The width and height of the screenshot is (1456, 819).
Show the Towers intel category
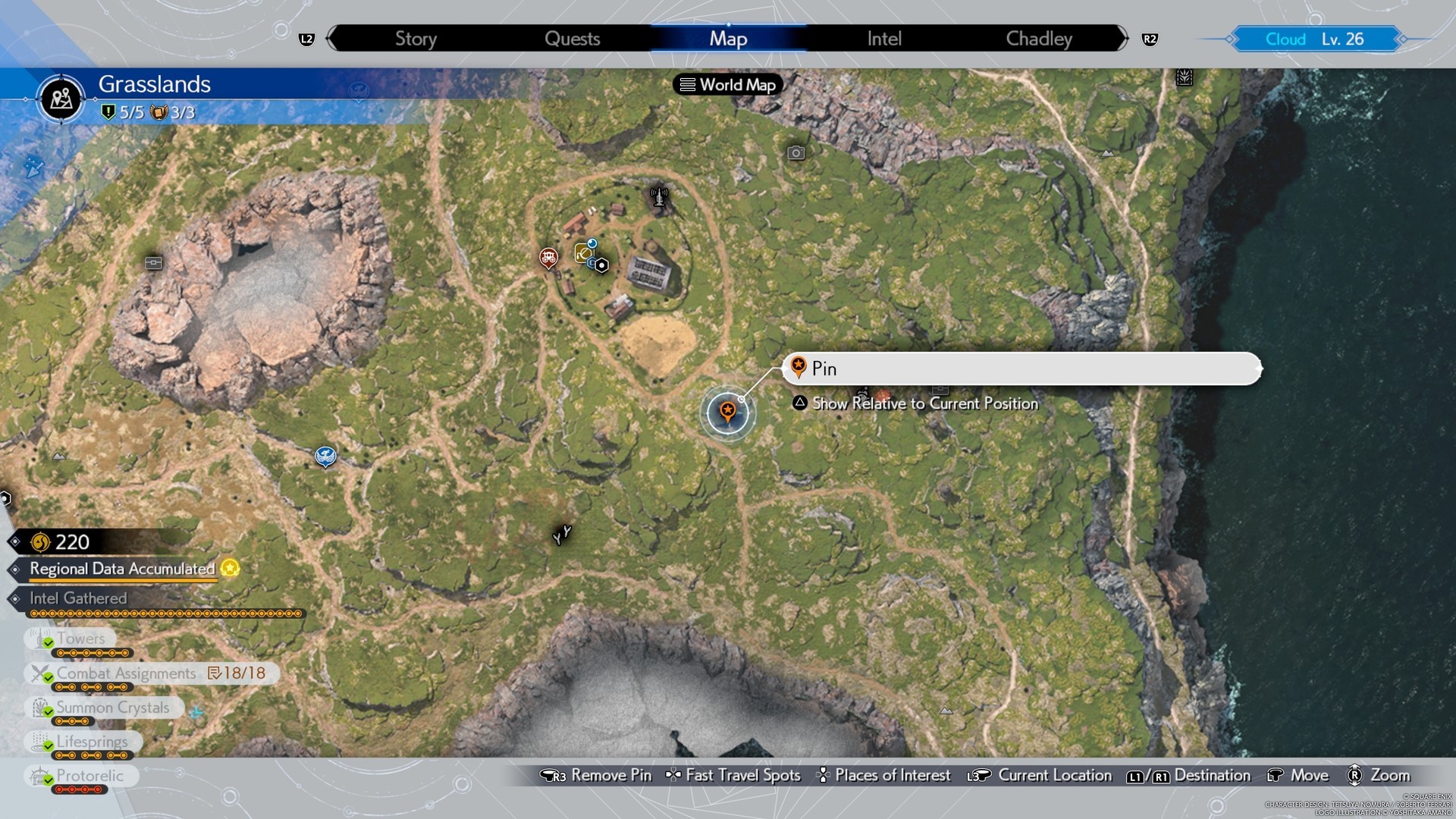[x=80, y=639]
